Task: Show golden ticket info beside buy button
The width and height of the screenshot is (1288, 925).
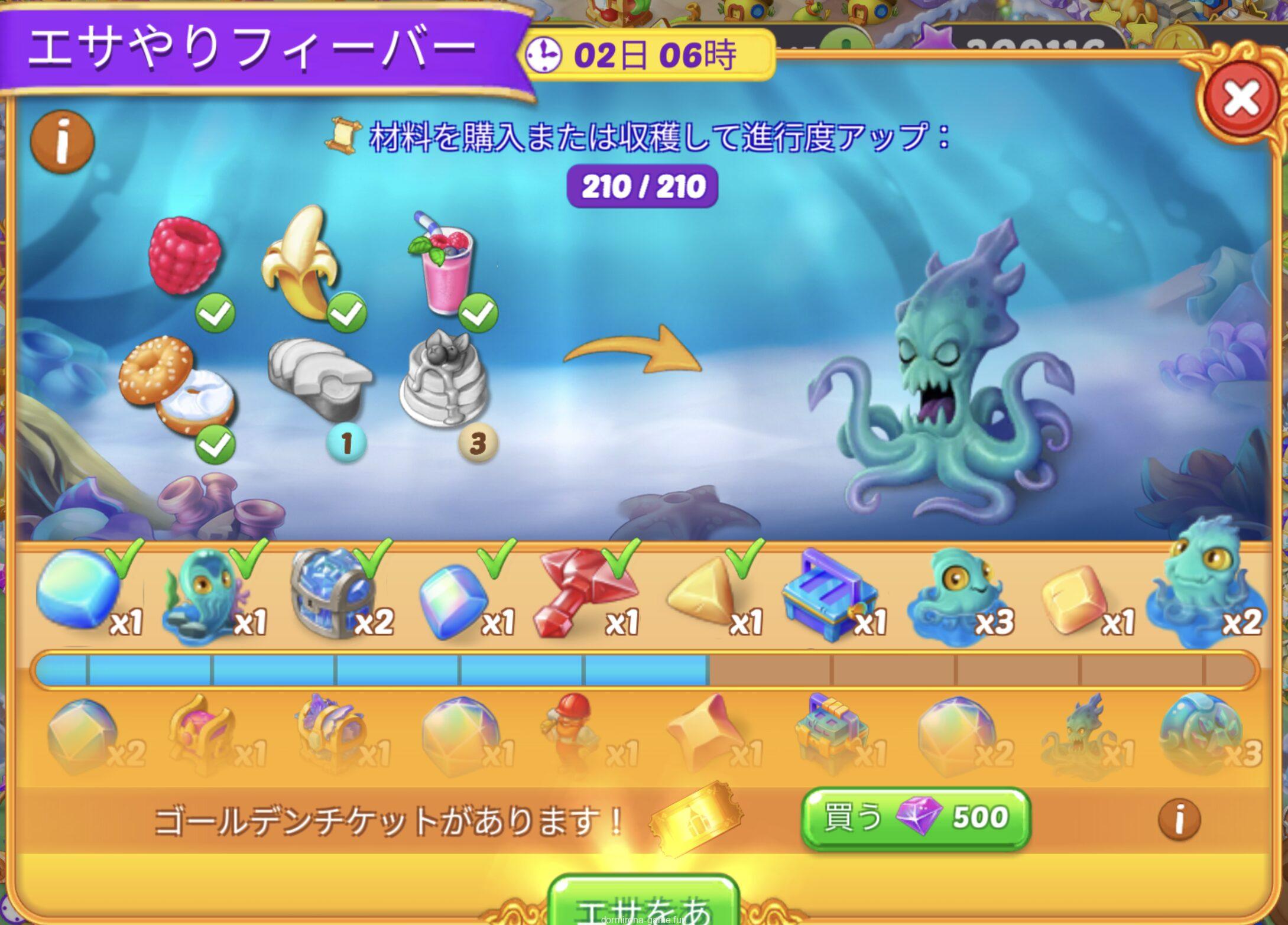Action: [1179, 819]
